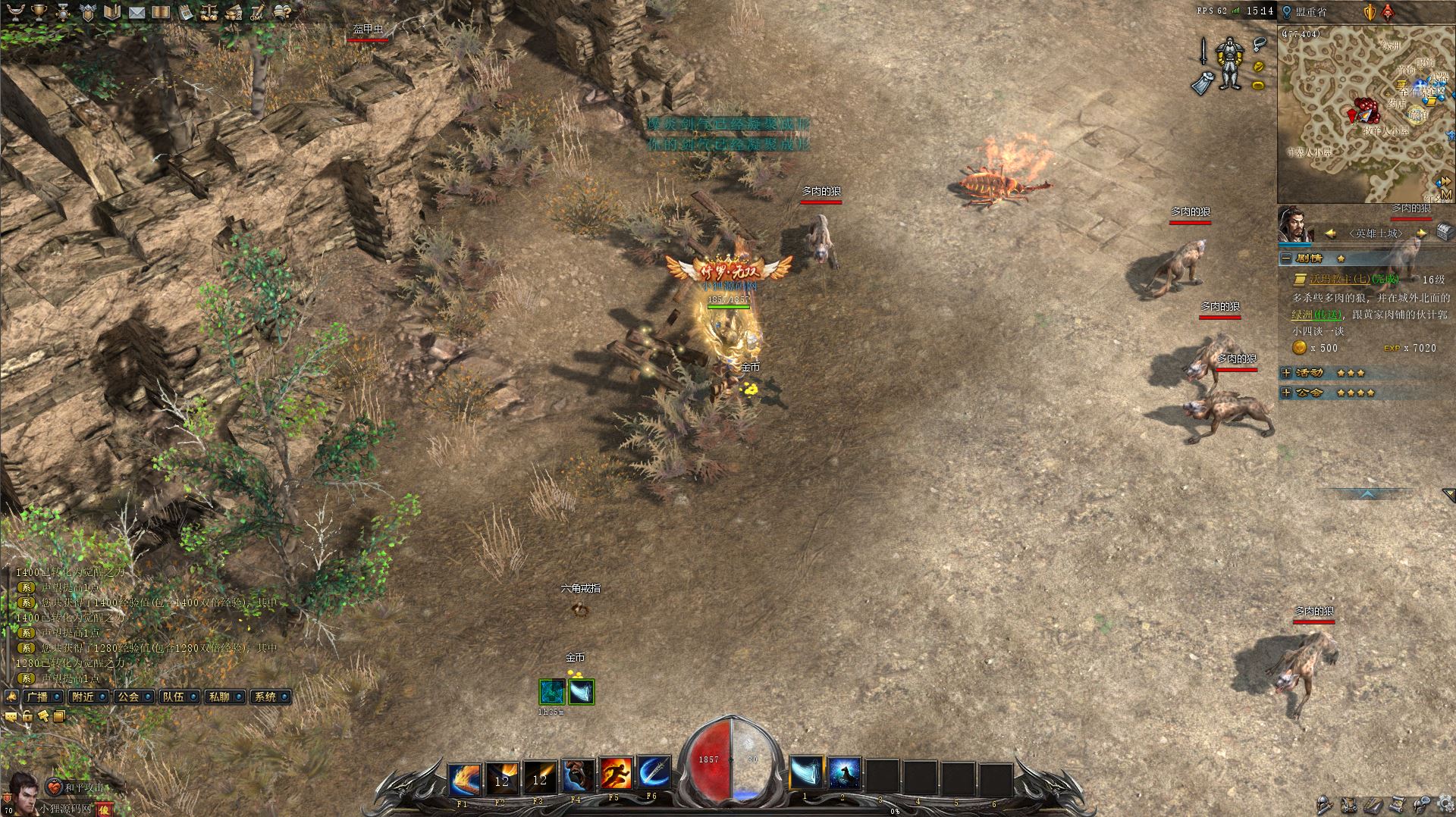The width and height of the screenshot is (1456, 817).
Task: Open the GM support icon
Action: (258, 12)
